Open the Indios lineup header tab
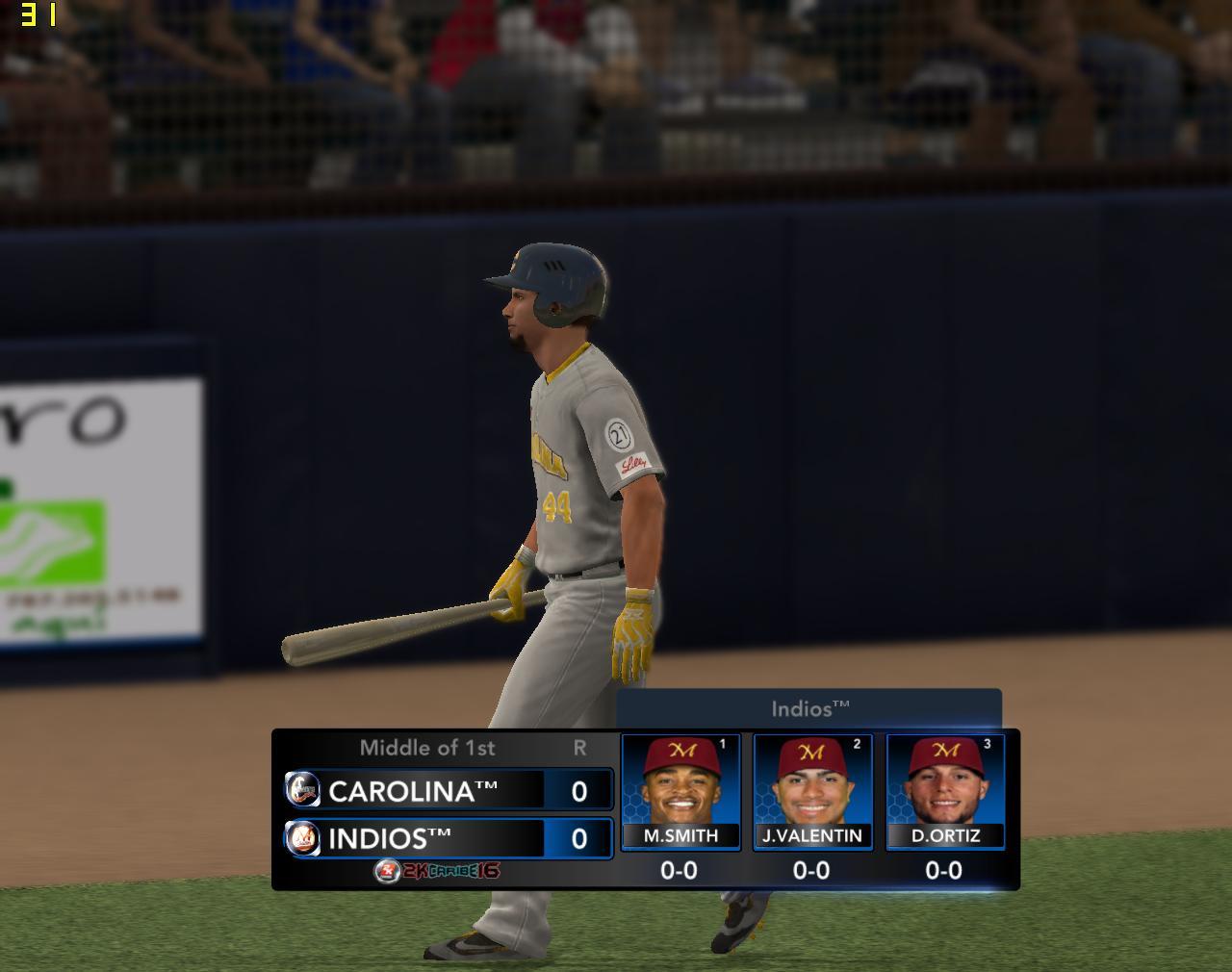 pyautogui.click(x=808, y=709)
